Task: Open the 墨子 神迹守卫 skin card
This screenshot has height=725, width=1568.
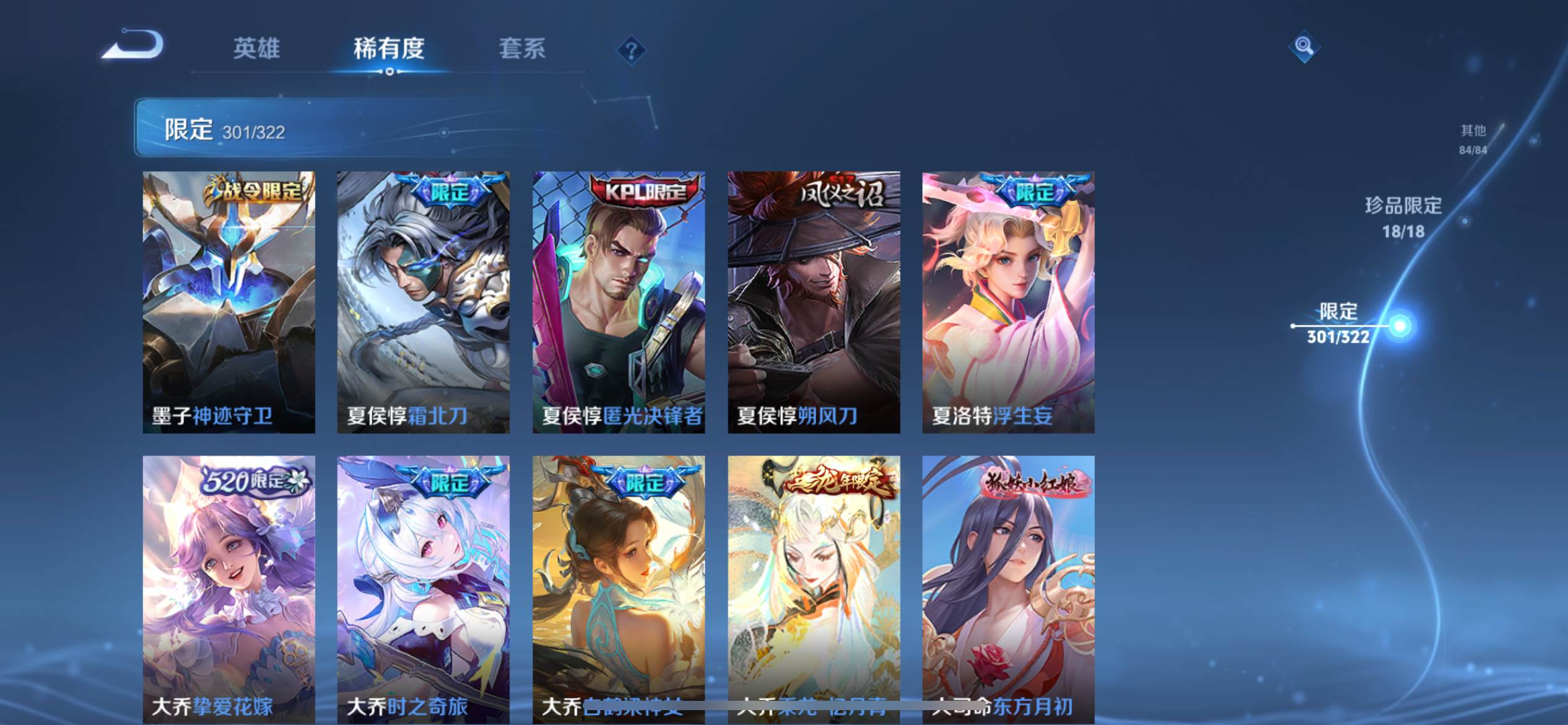Action: (x=229, y=302)
